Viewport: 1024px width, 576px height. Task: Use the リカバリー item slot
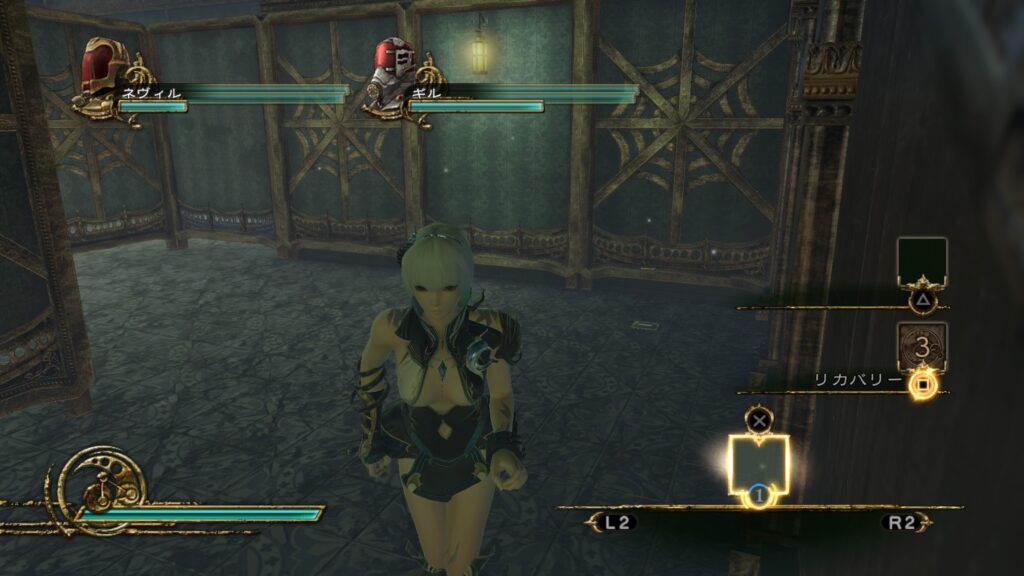[x=922, y=347]
